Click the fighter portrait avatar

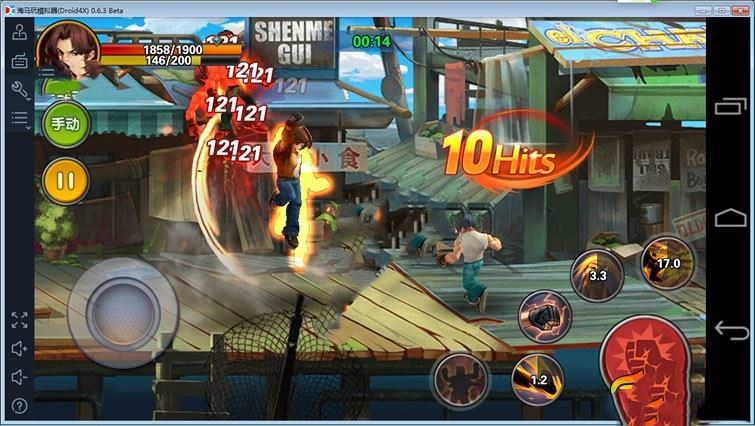(67, 49)
